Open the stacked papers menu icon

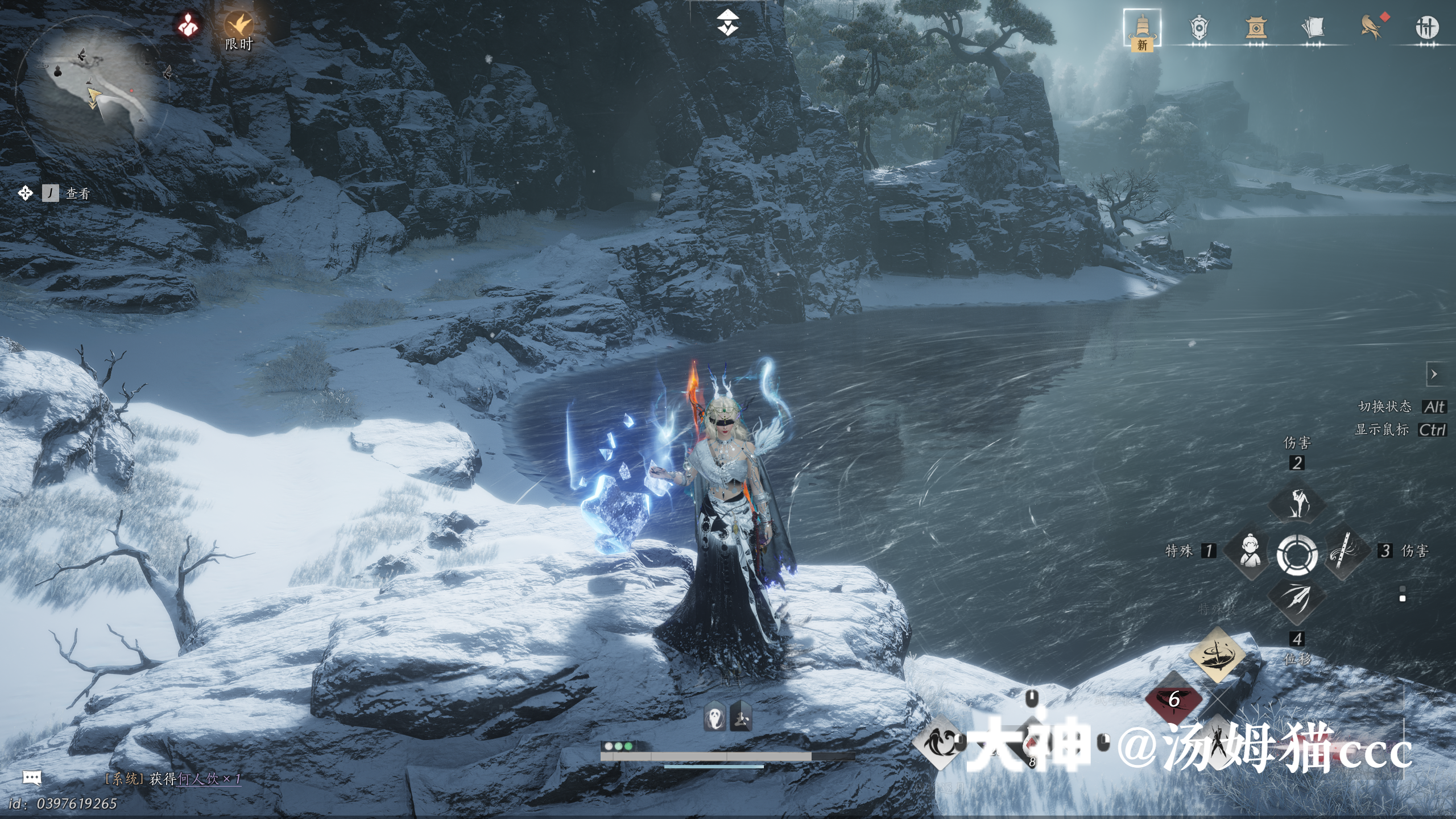(1313, 28)
